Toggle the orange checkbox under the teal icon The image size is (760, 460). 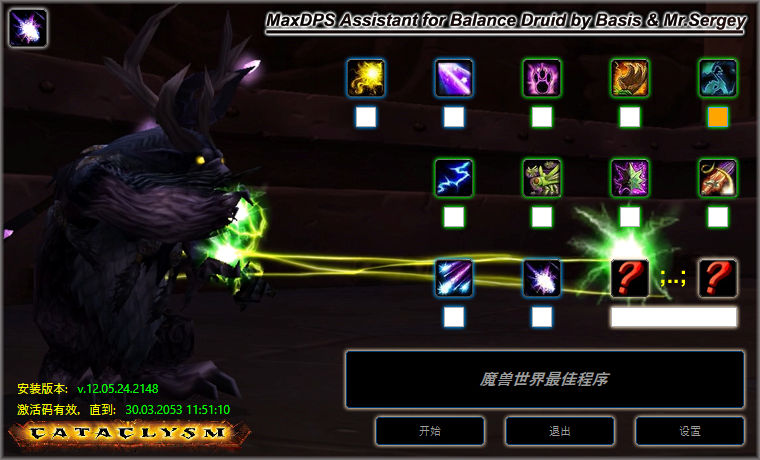pyautogui.click(x=717, y=117)
